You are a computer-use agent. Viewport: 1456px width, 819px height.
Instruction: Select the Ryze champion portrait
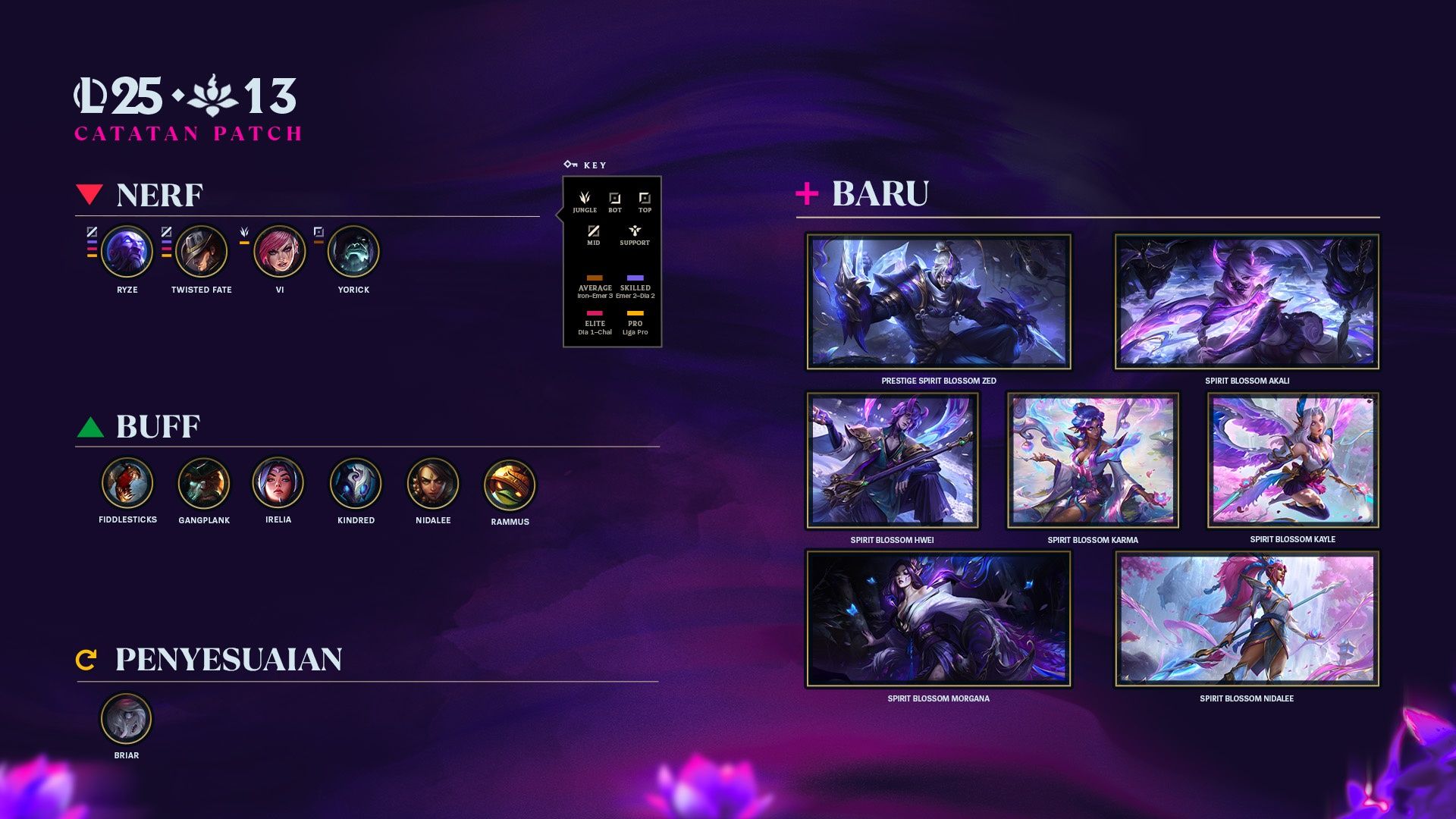pos(127,252)
